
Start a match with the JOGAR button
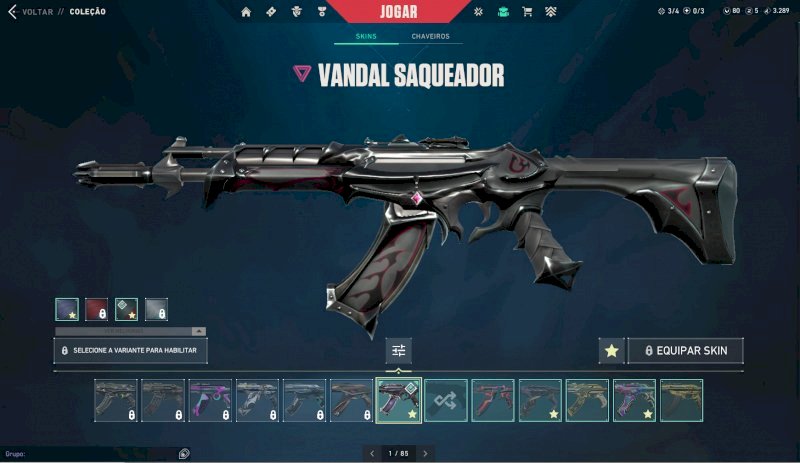point(399,11)
